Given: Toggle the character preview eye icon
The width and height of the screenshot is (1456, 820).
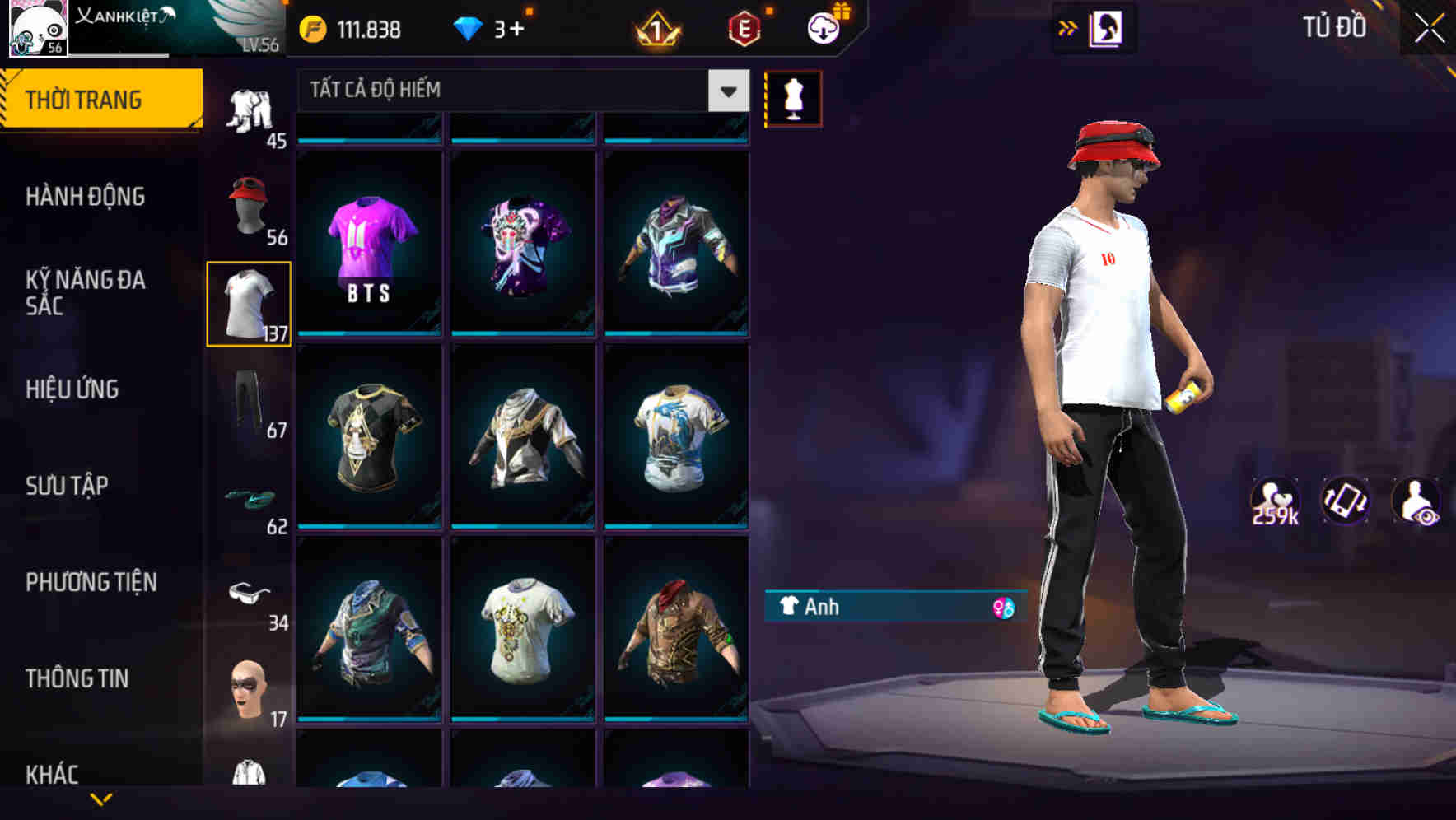Looking at the screenshot, I should tap(1415, 500).
